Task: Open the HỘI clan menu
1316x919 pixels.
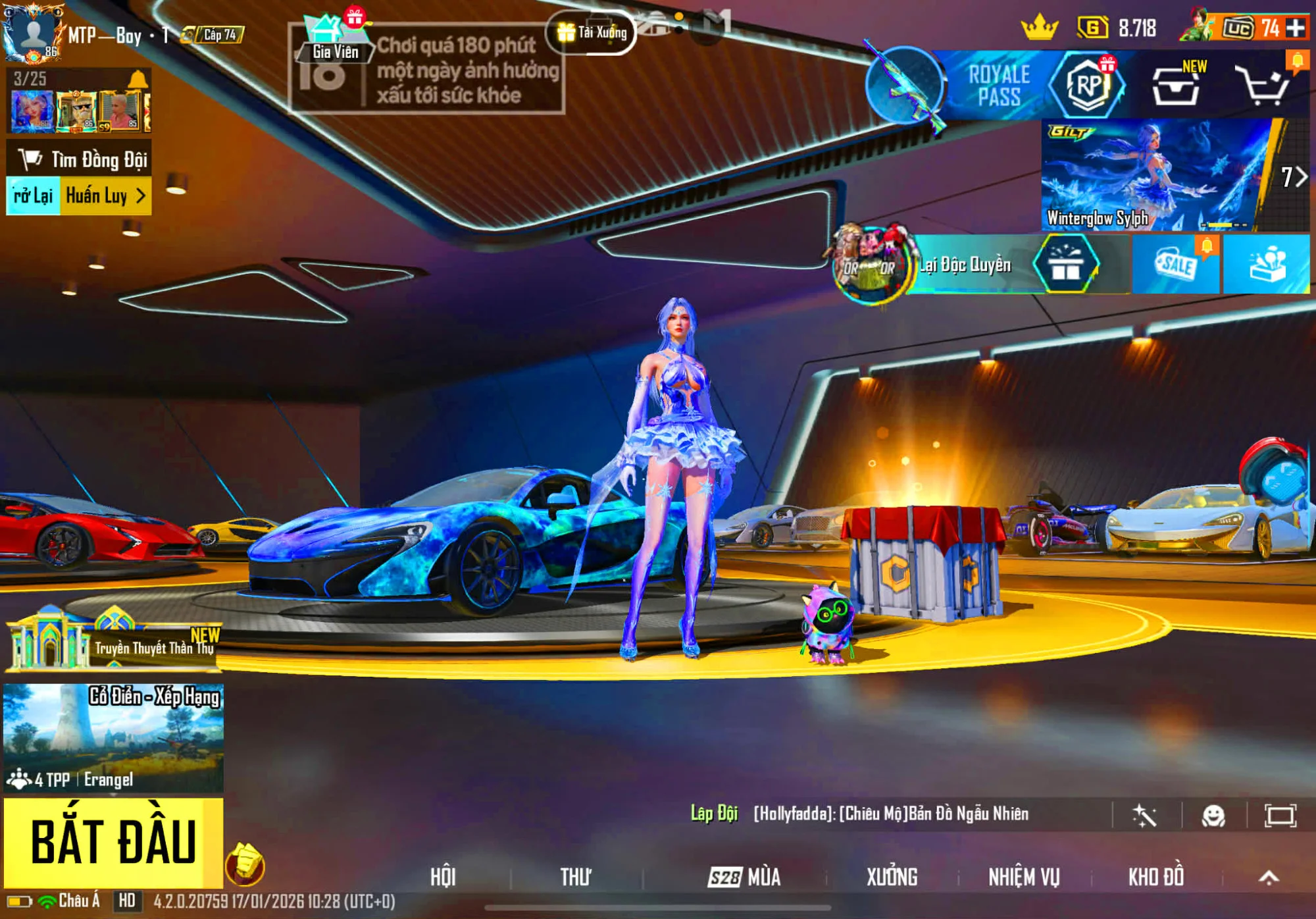Action: 443,877
